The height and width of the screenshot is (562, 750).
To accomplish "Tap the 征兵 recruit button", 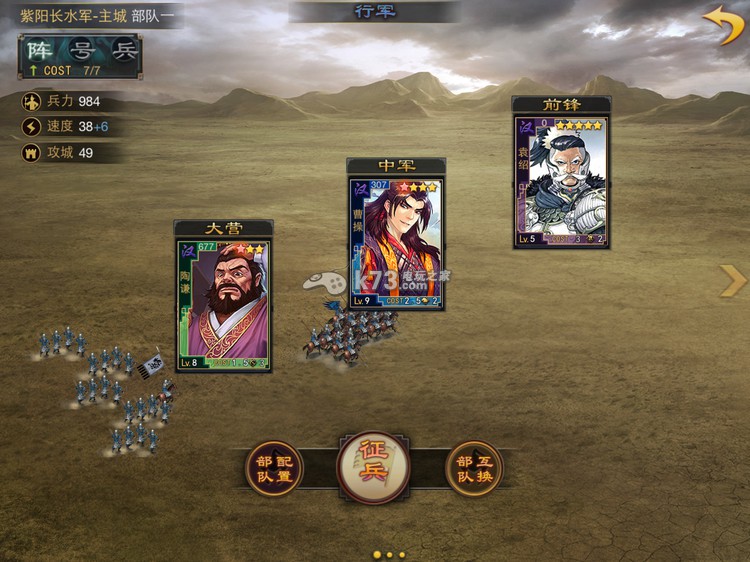I will [x=372, y=466].
